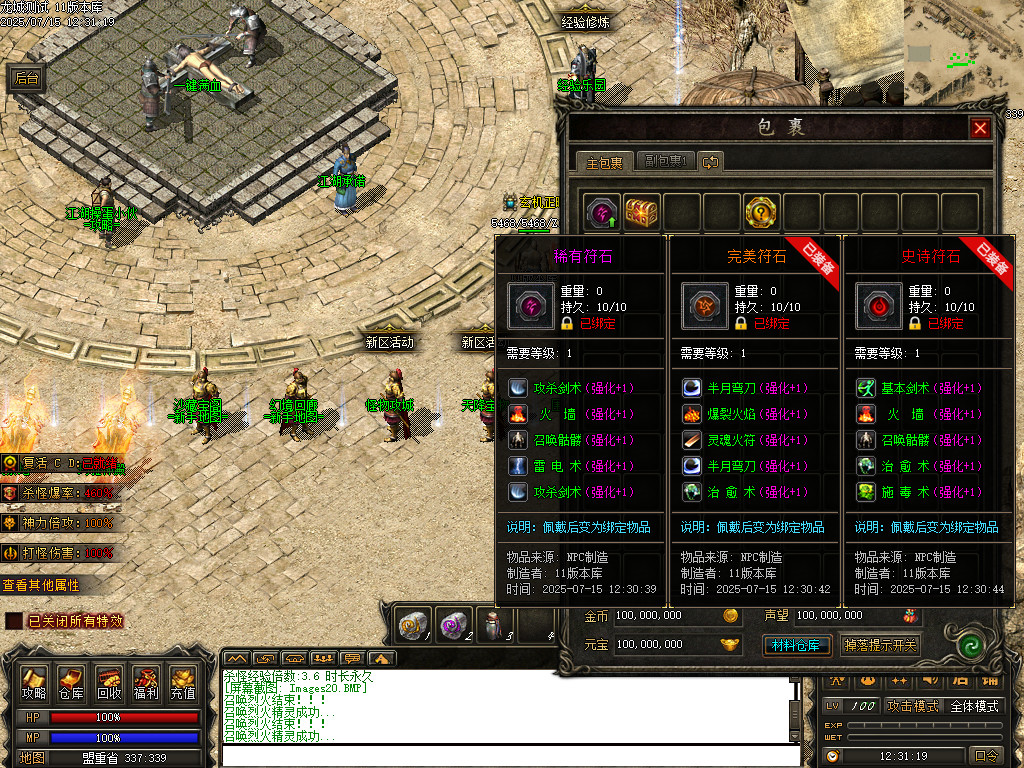Select the 主包裹 tab
Screen dimensions: 1024x768
pos(604,161)
